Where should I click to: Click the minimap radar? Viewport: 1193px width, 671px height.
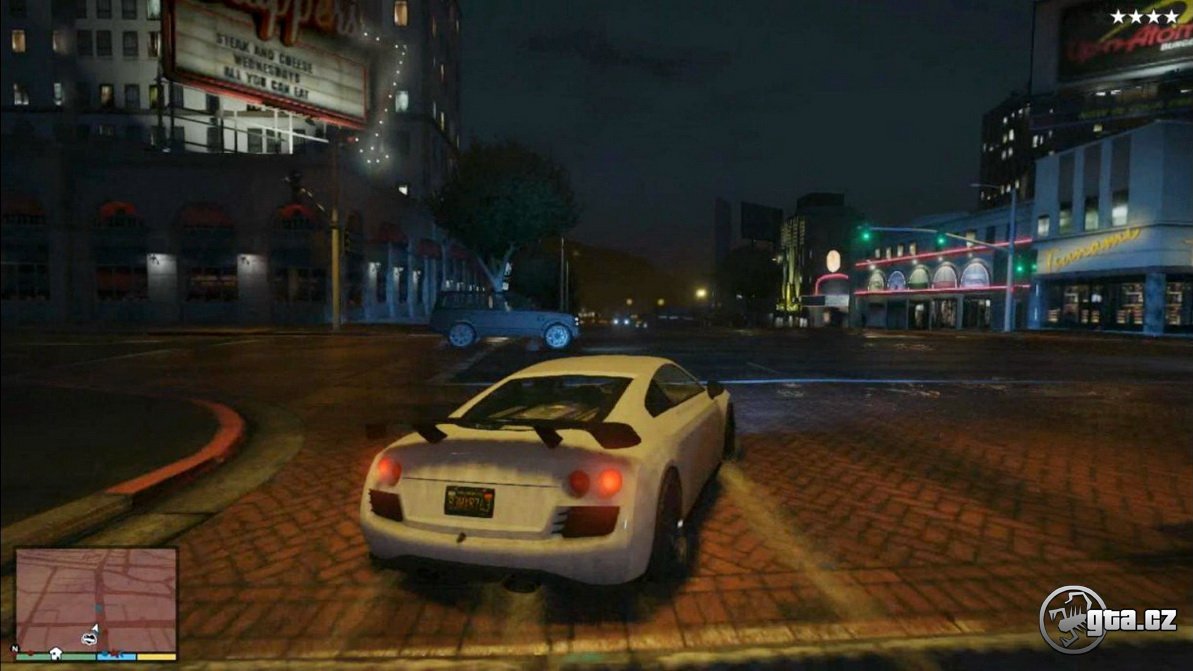point(96,600)
